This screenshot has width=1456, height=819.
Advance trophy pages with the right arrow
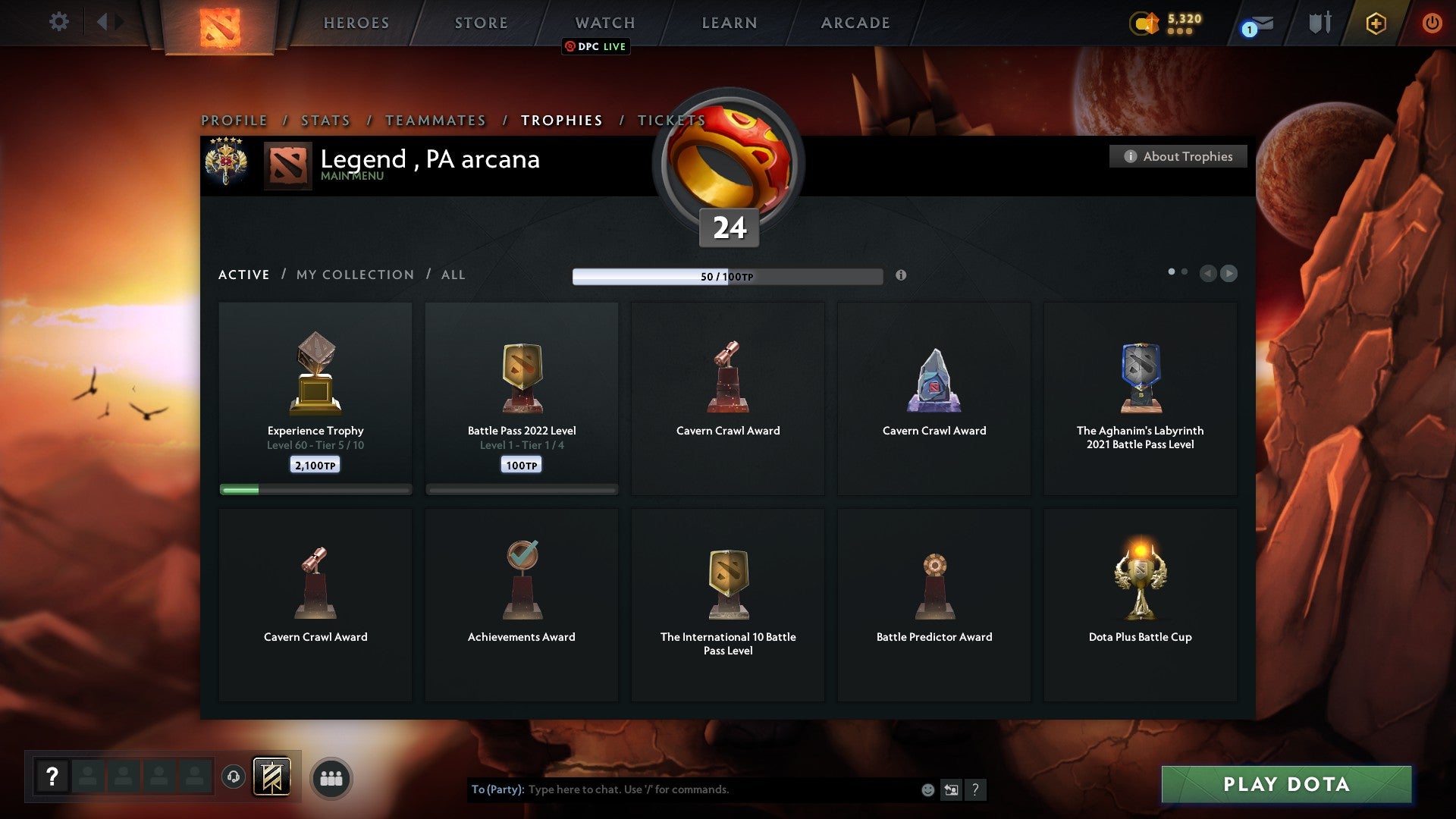[1229, 274]
